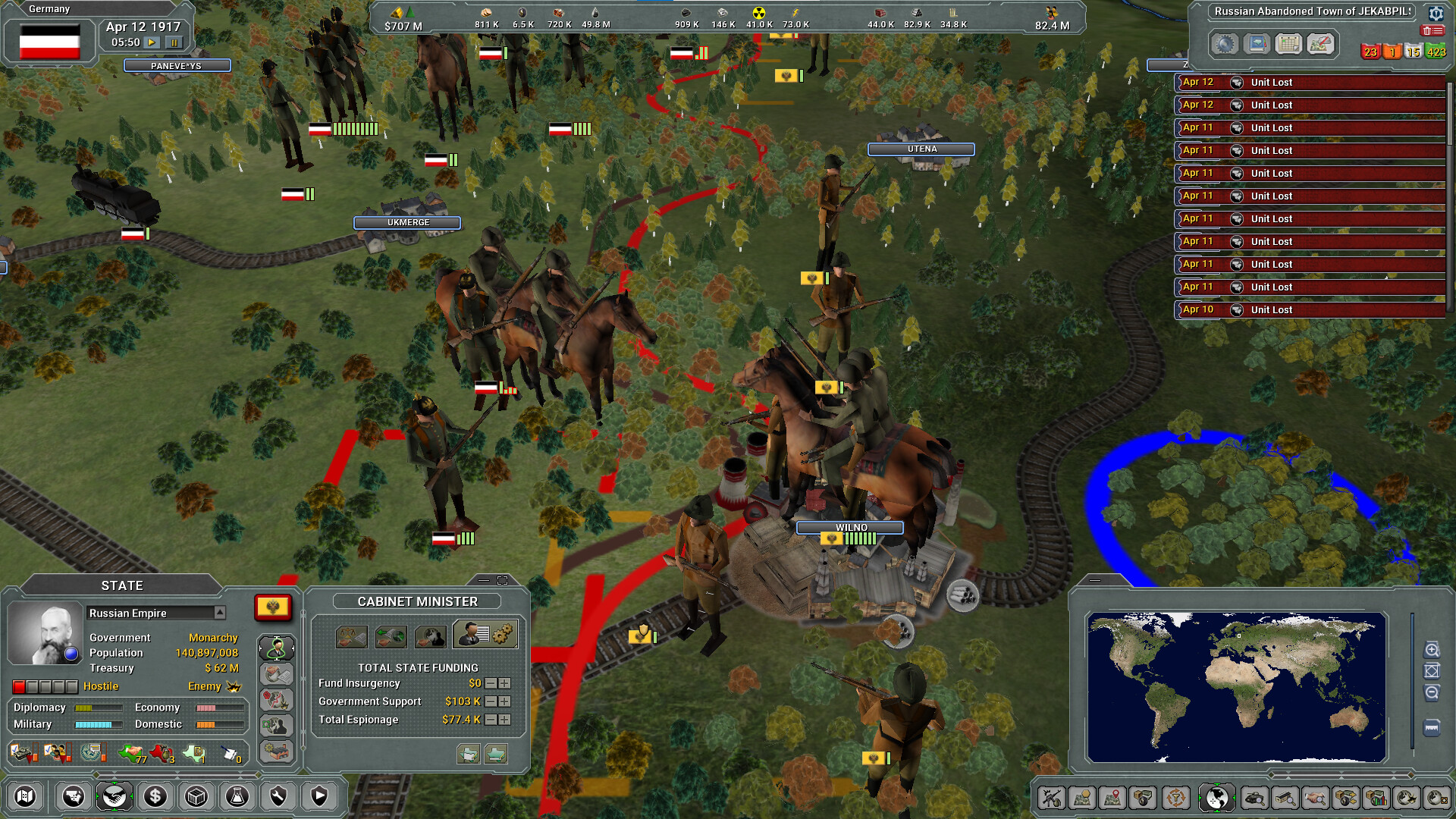
Task: Open the Finance panel with dollar icon
Action: click(x=155, y=797)
